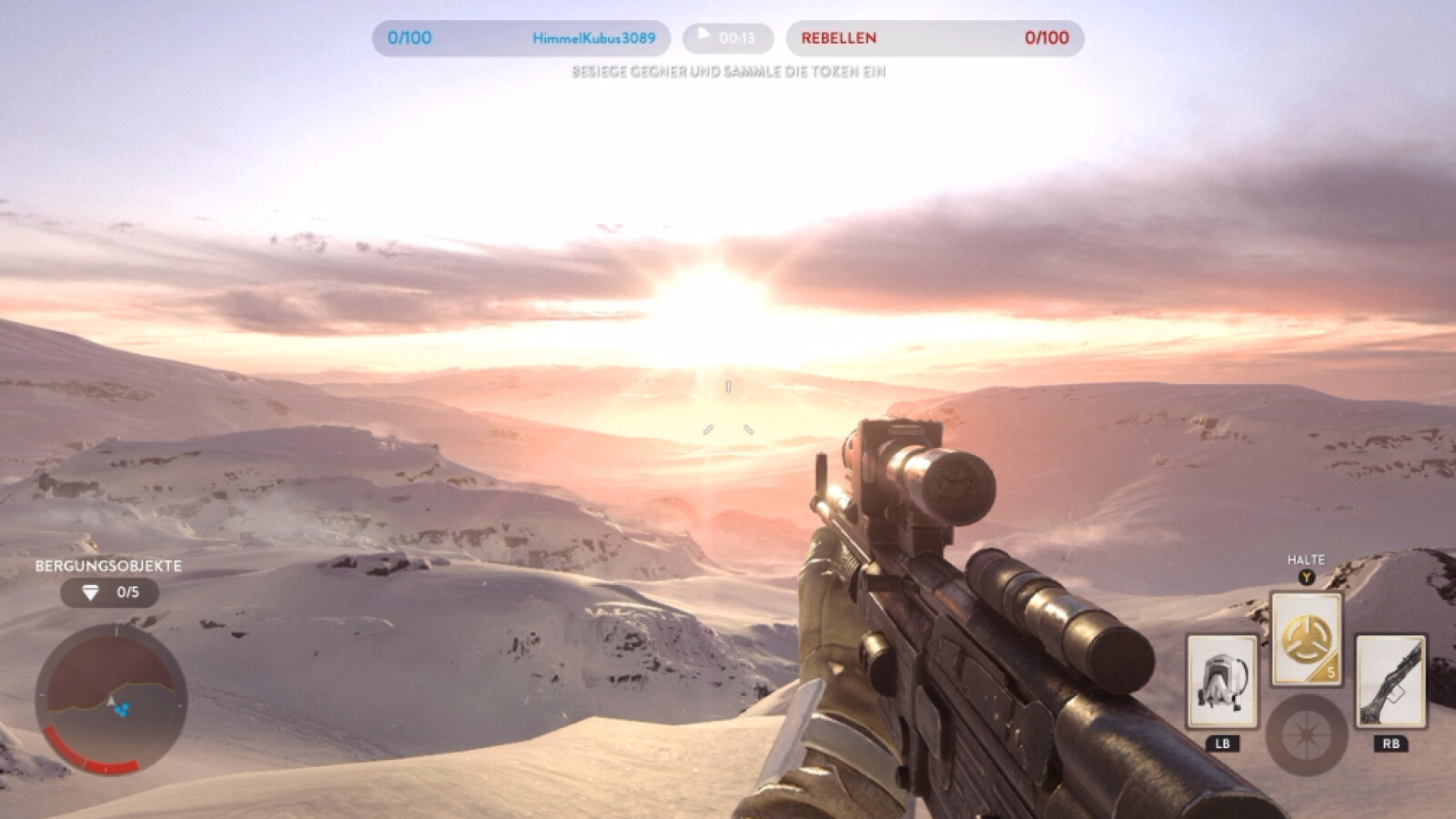Activate the gold charge star card
The image size is (1456, 819).
(x=1306, y=640)
